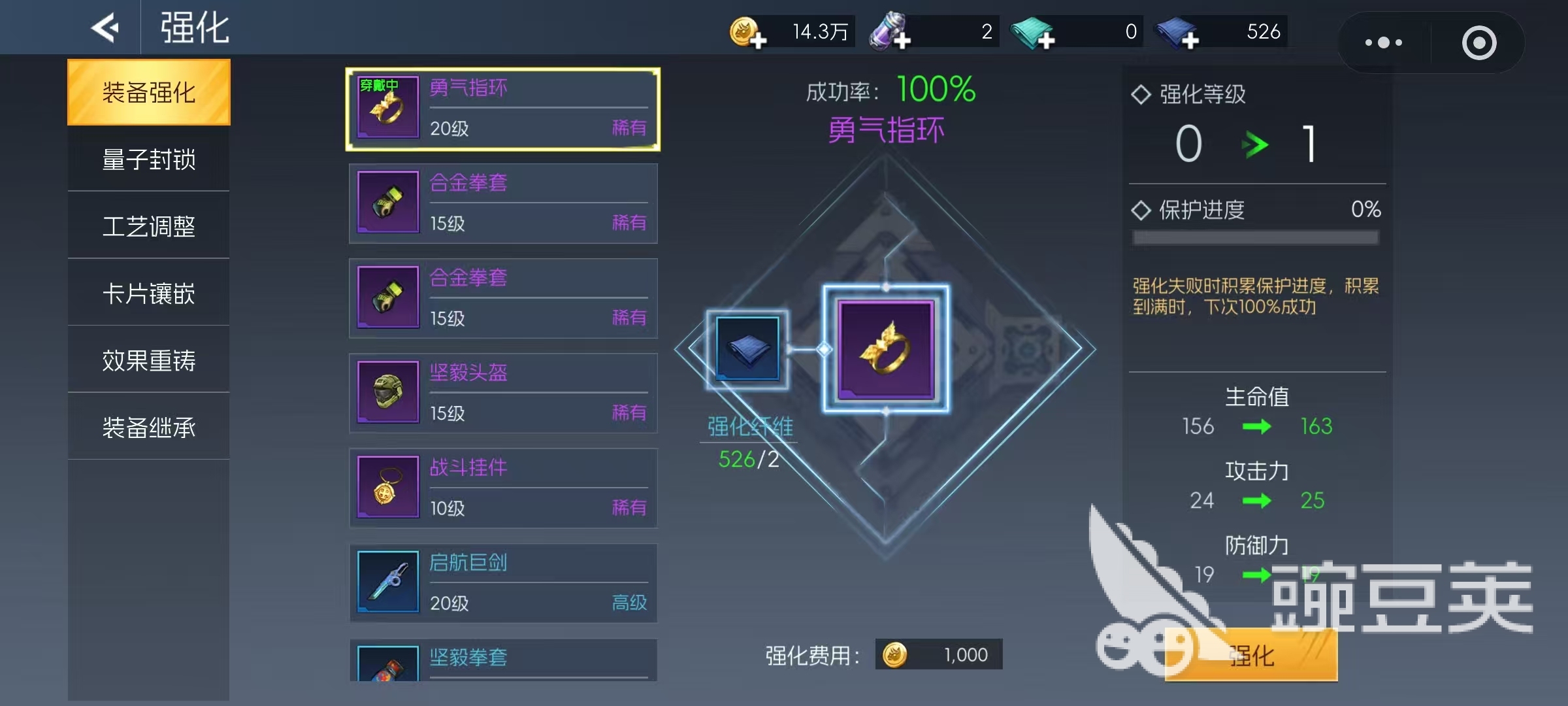The image size is (1568, 706).
Task: Select the second 合金拳套 in the list
Action: pyautogui.click(x=502, y=298)
